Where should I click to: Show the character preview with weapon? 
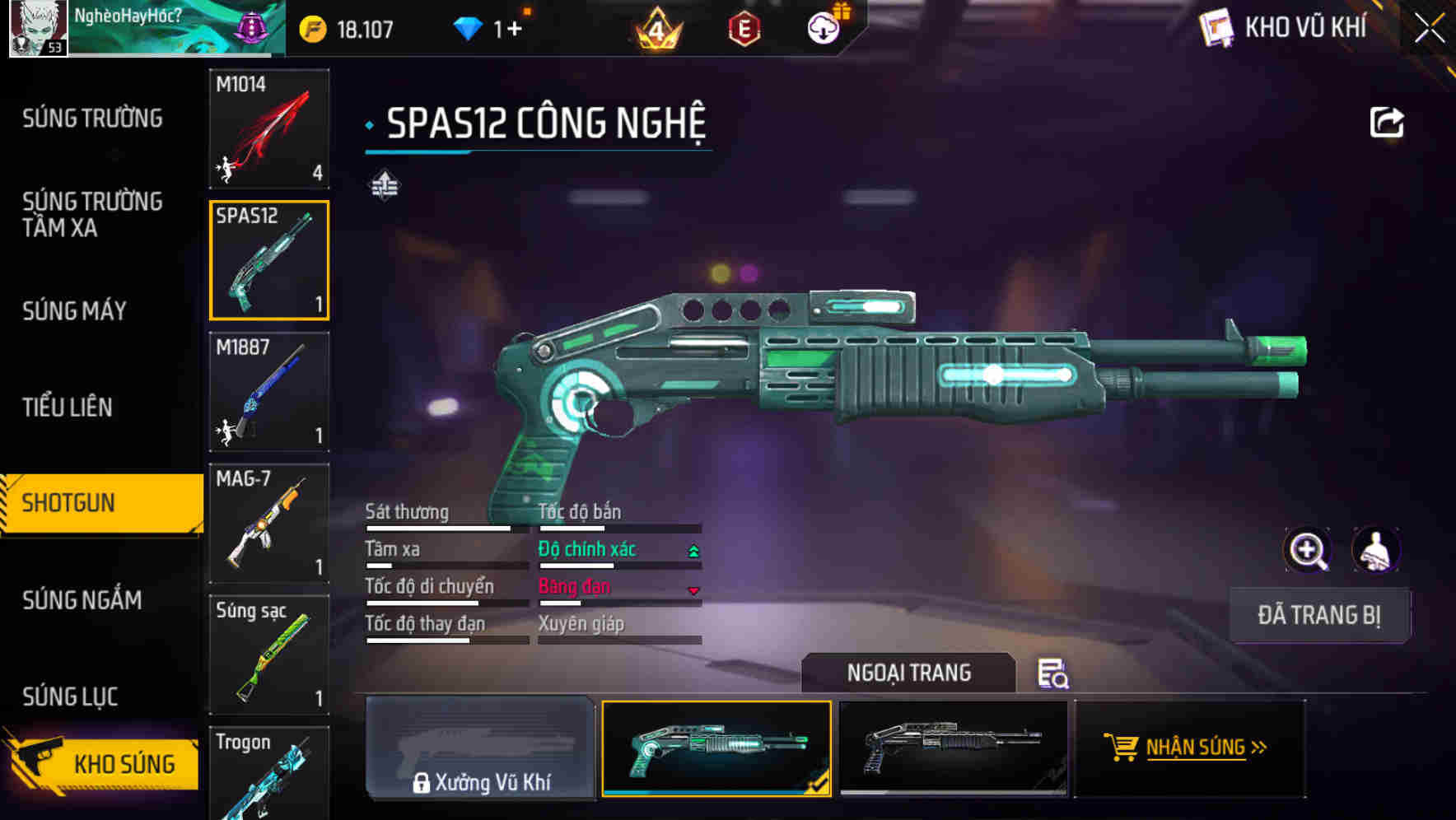click(1375, 550)
